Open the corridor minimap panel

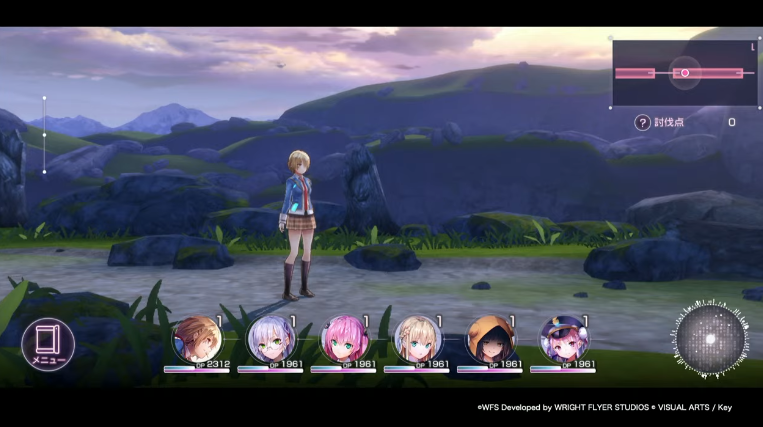coord(684,73)
